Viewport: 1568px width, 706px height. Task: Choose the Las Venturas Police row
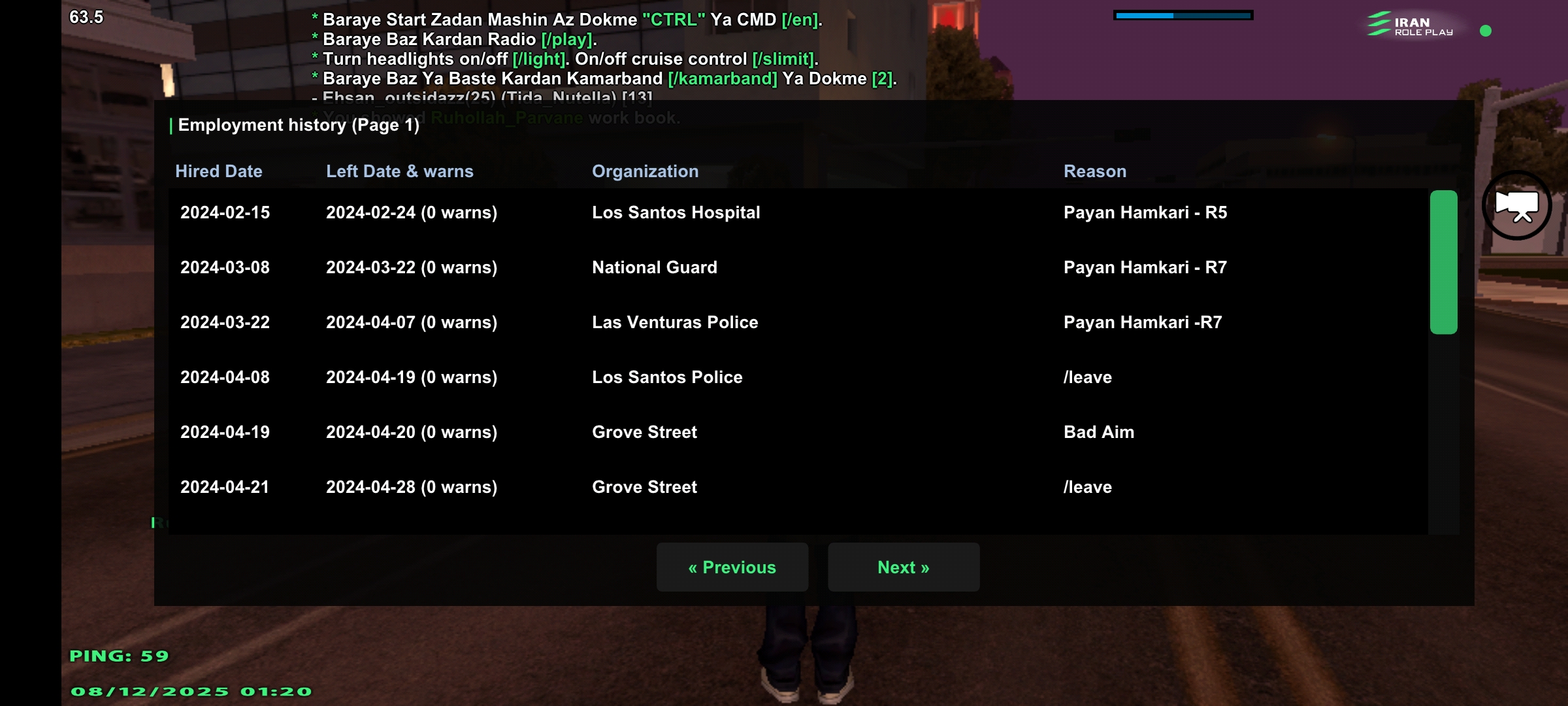point(674,322)
